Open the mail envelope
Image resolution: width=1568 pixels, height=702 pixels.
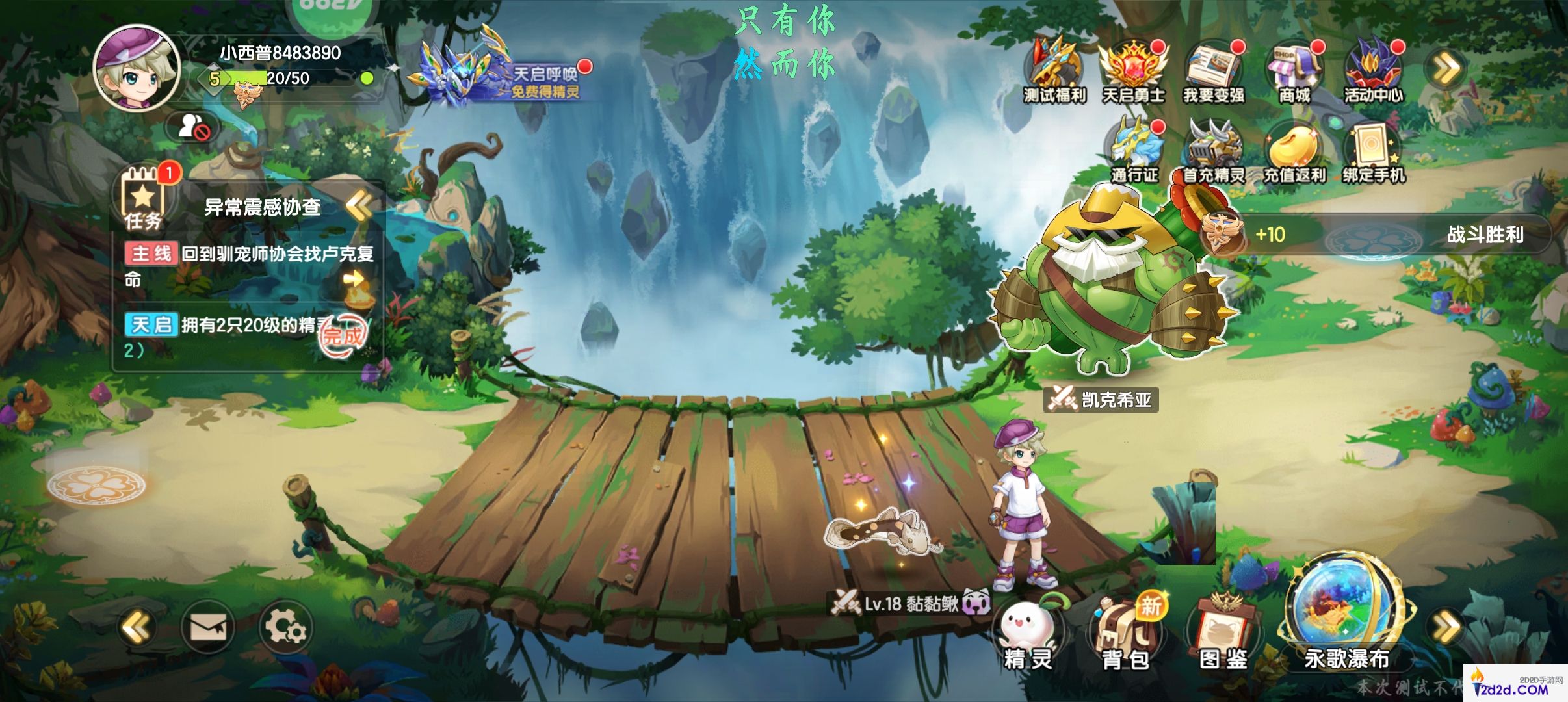[x=208, y=627]
